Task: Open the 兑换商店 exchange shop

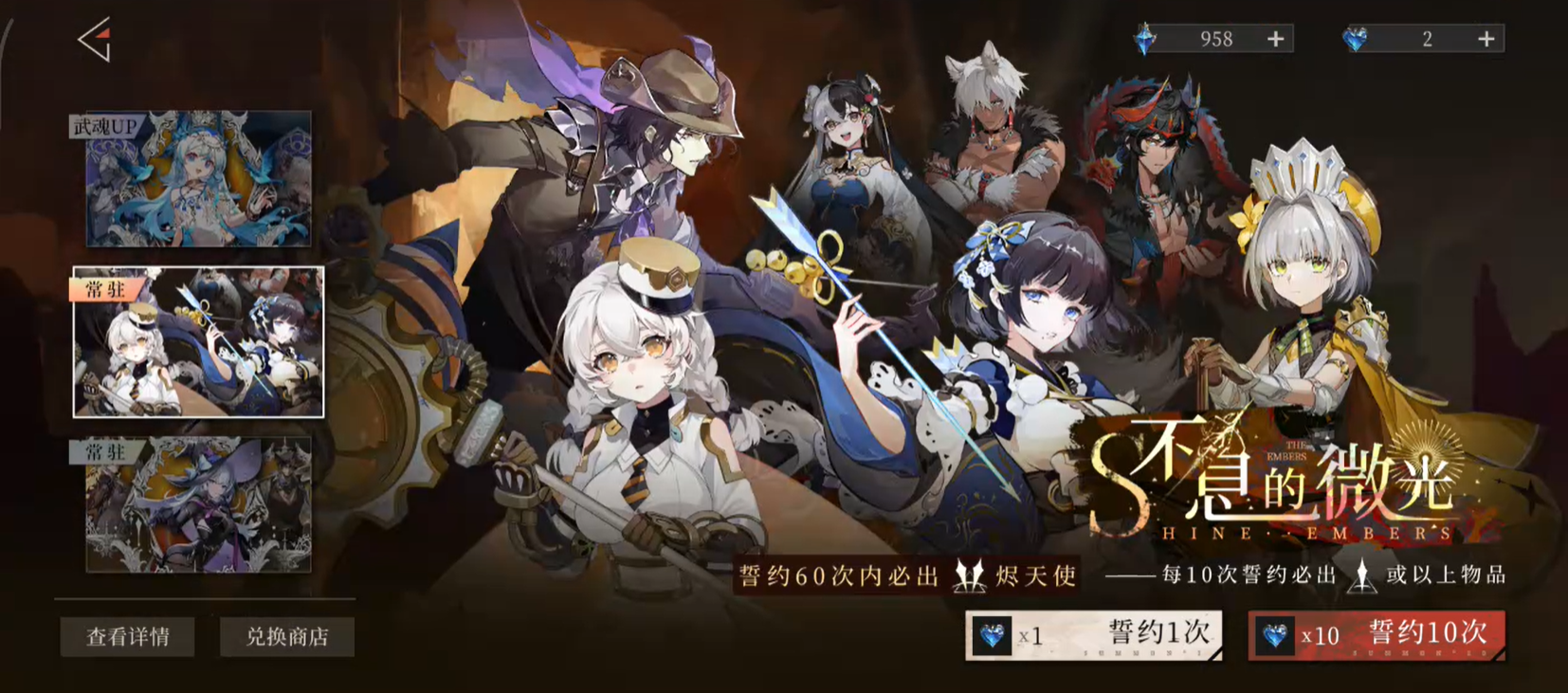Action: point(287,636)
